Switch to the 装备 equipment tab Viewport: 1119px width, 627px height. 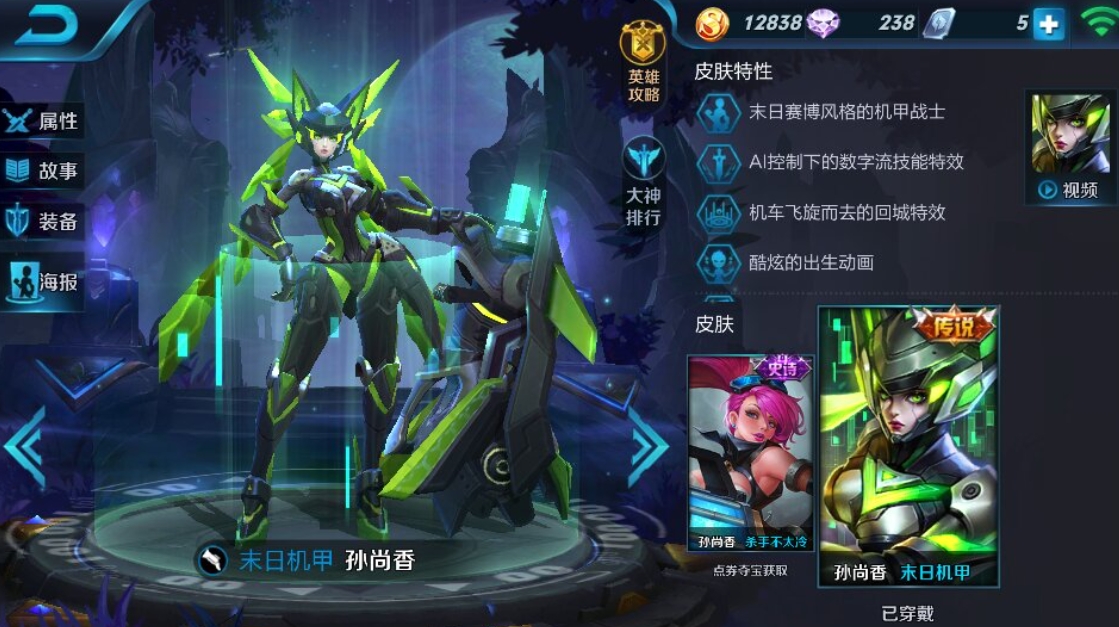(42, 222)
